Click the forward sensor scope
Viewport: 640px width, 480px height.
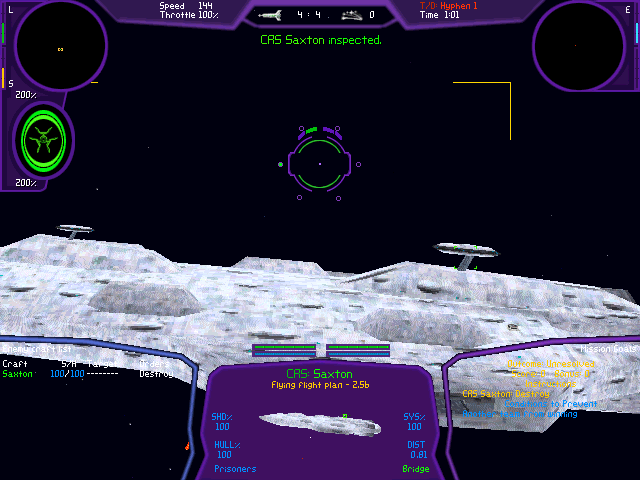(x=59, y=47)
